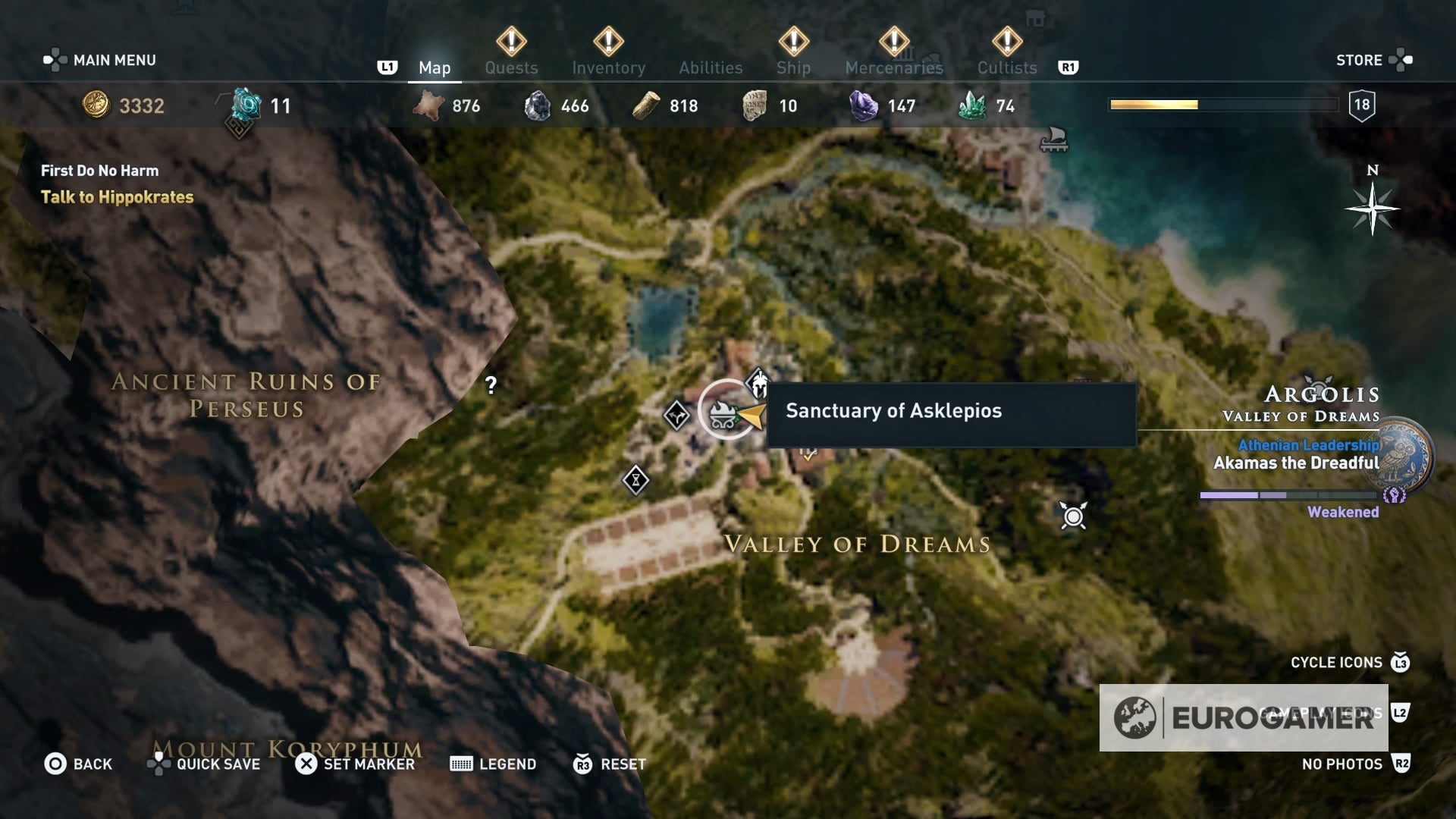Open the map Legend
1456x819 pixels.
tap(507, 764)
